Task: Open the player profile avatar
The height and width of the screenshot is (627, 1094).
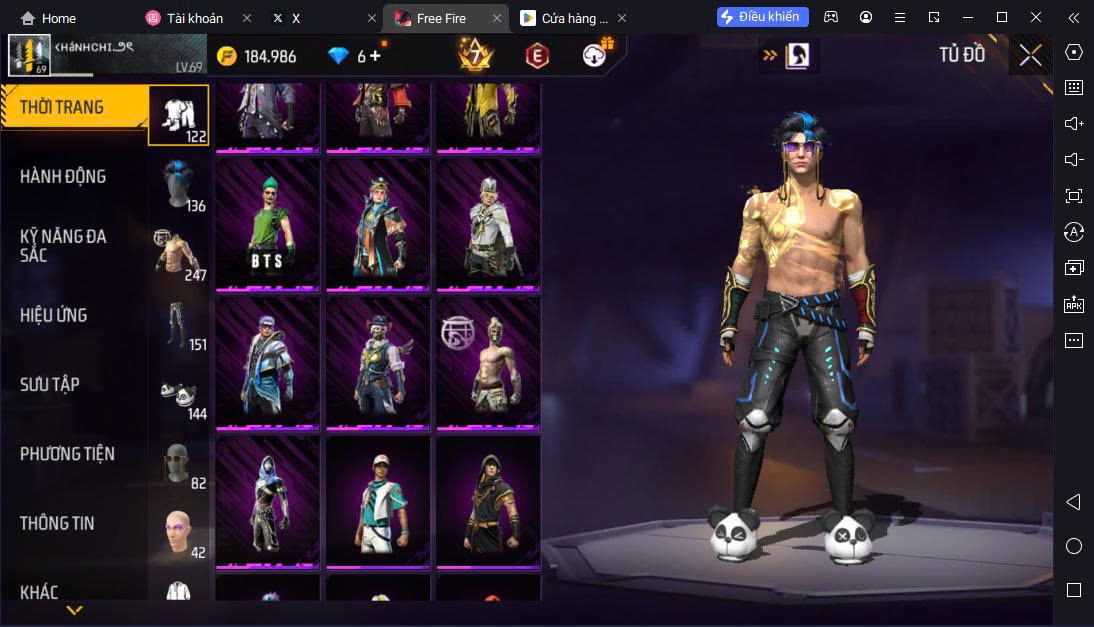Action: click(29, 55)
